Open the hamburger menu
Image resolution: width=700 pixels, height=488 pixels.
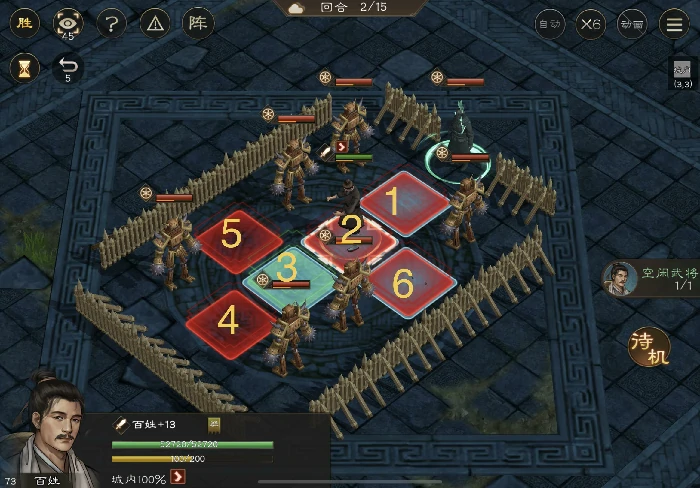point(674,24)
